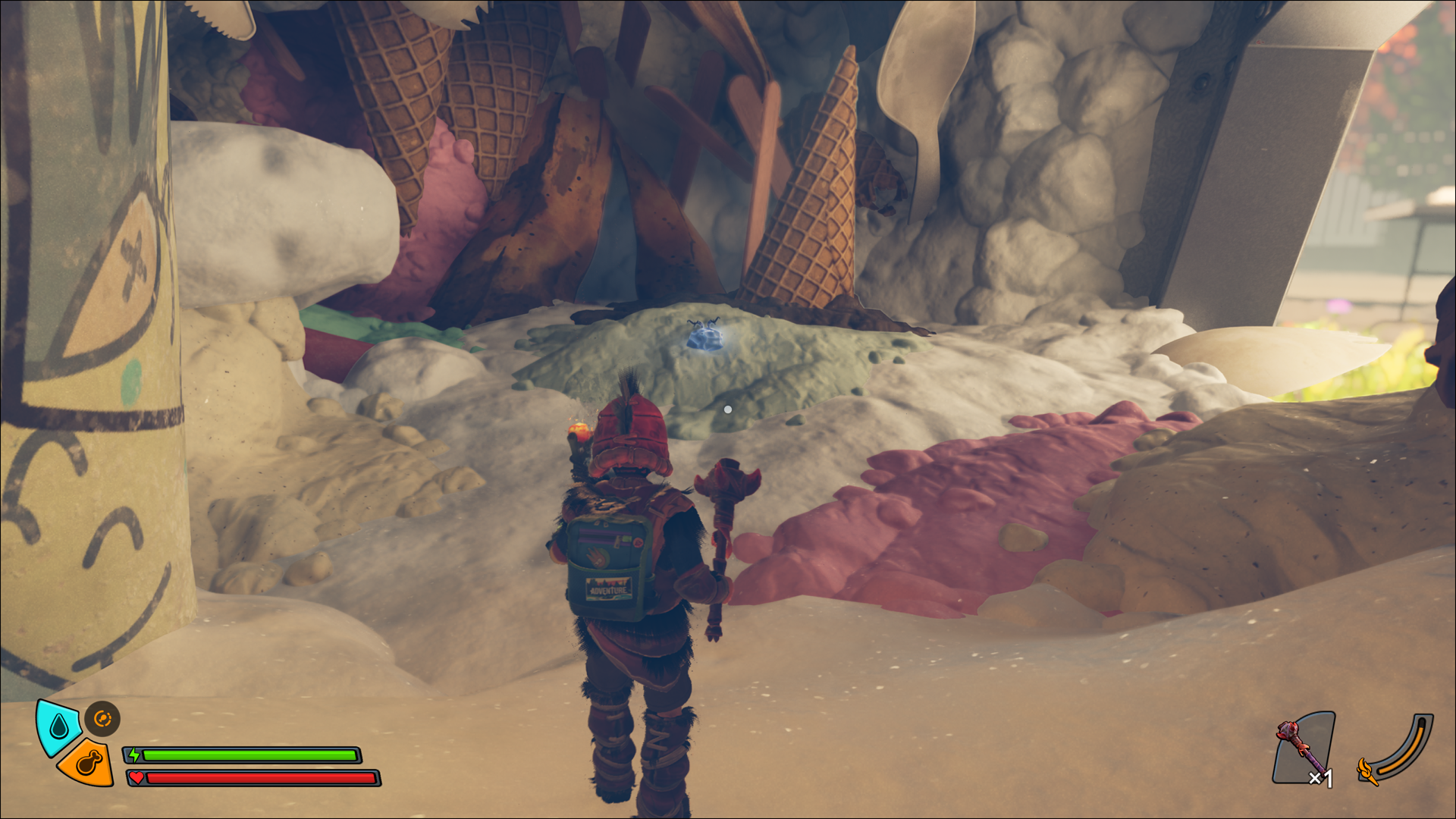
Task: Click the blue water drop thirst icon
Action: (59, 726)
